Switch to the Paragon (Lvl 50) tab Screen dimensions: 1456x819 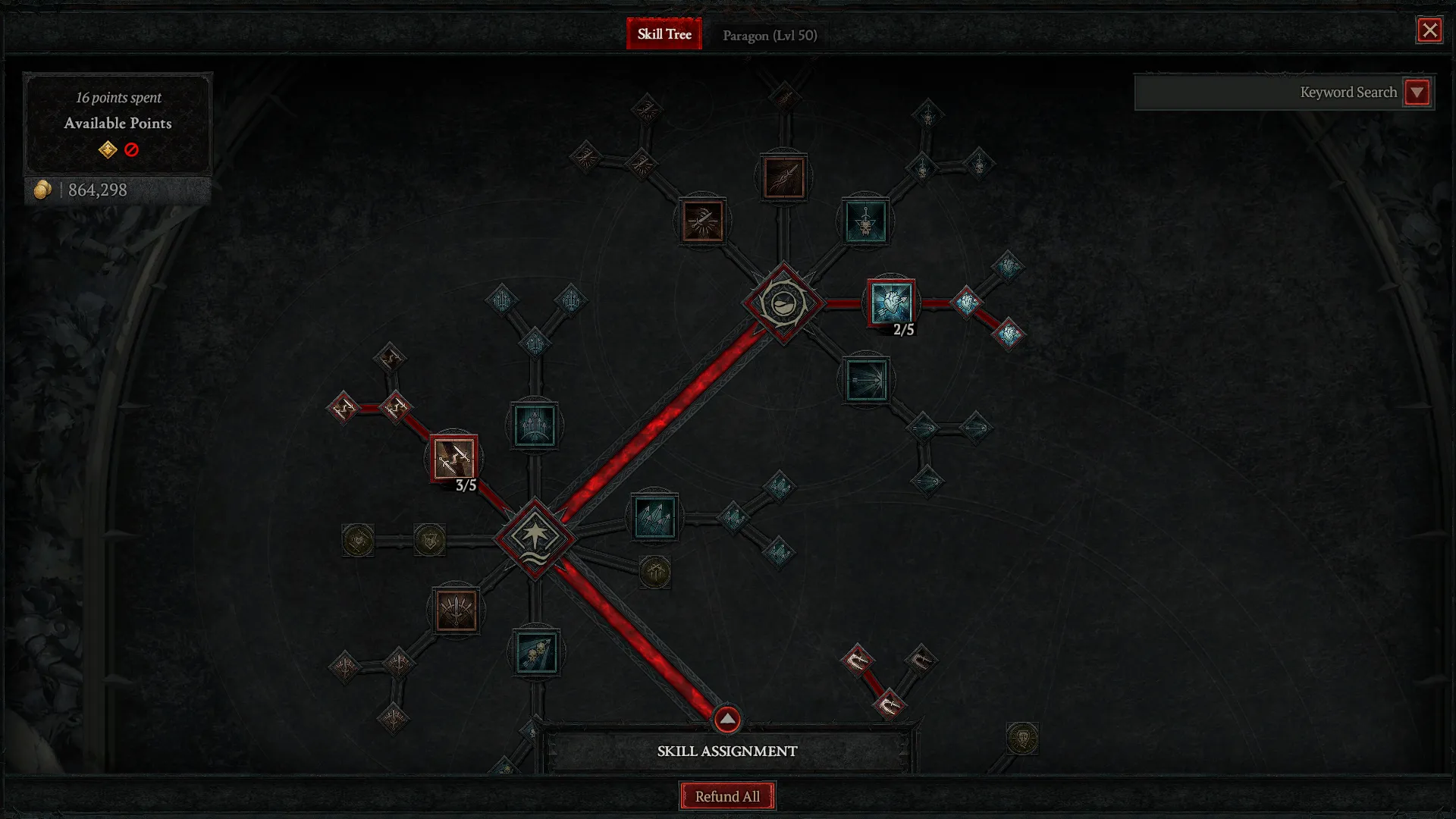[x=770, y=34]
